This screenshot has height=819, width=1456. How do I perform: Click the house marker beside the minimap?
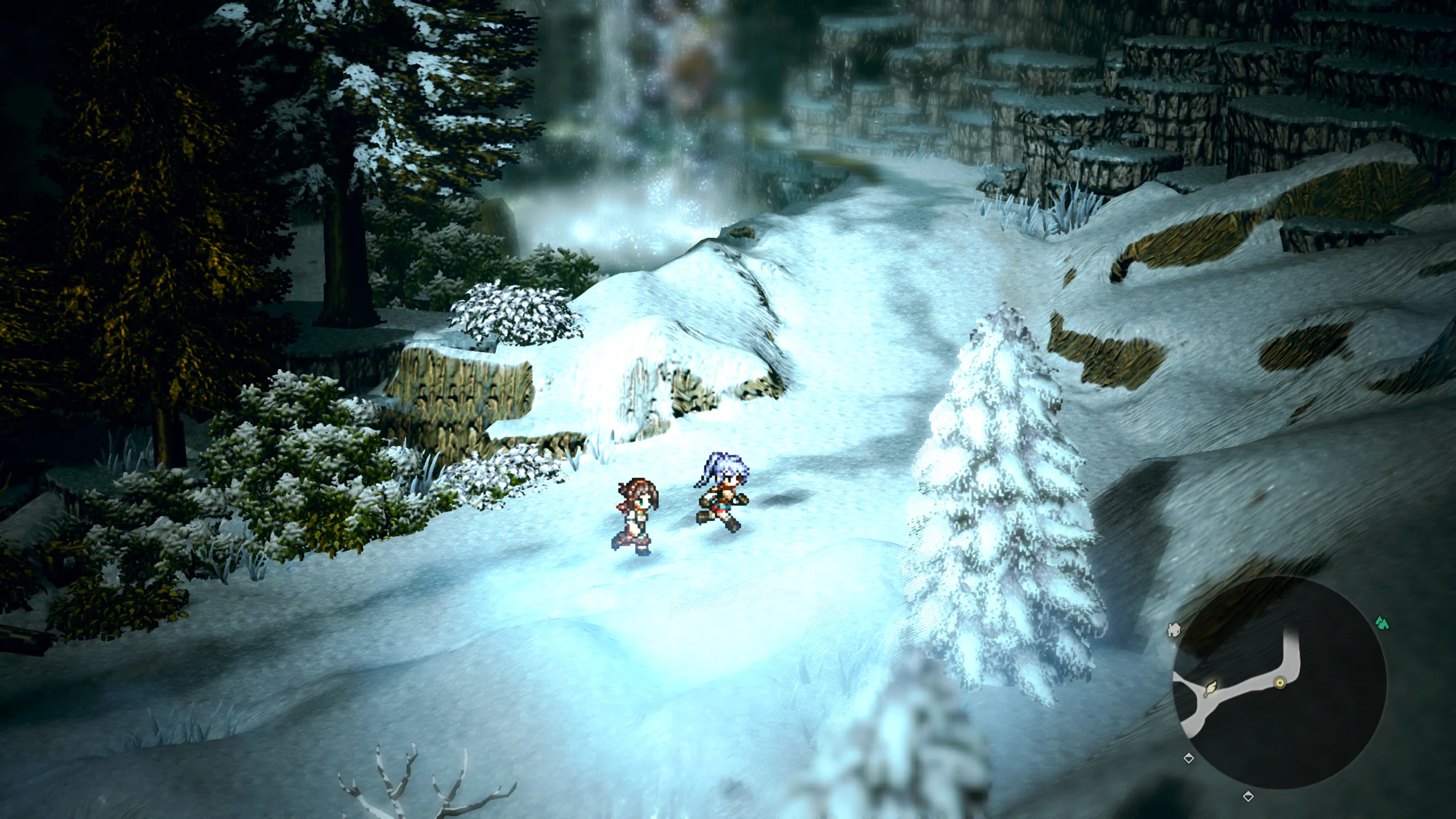pos(1173,630)
